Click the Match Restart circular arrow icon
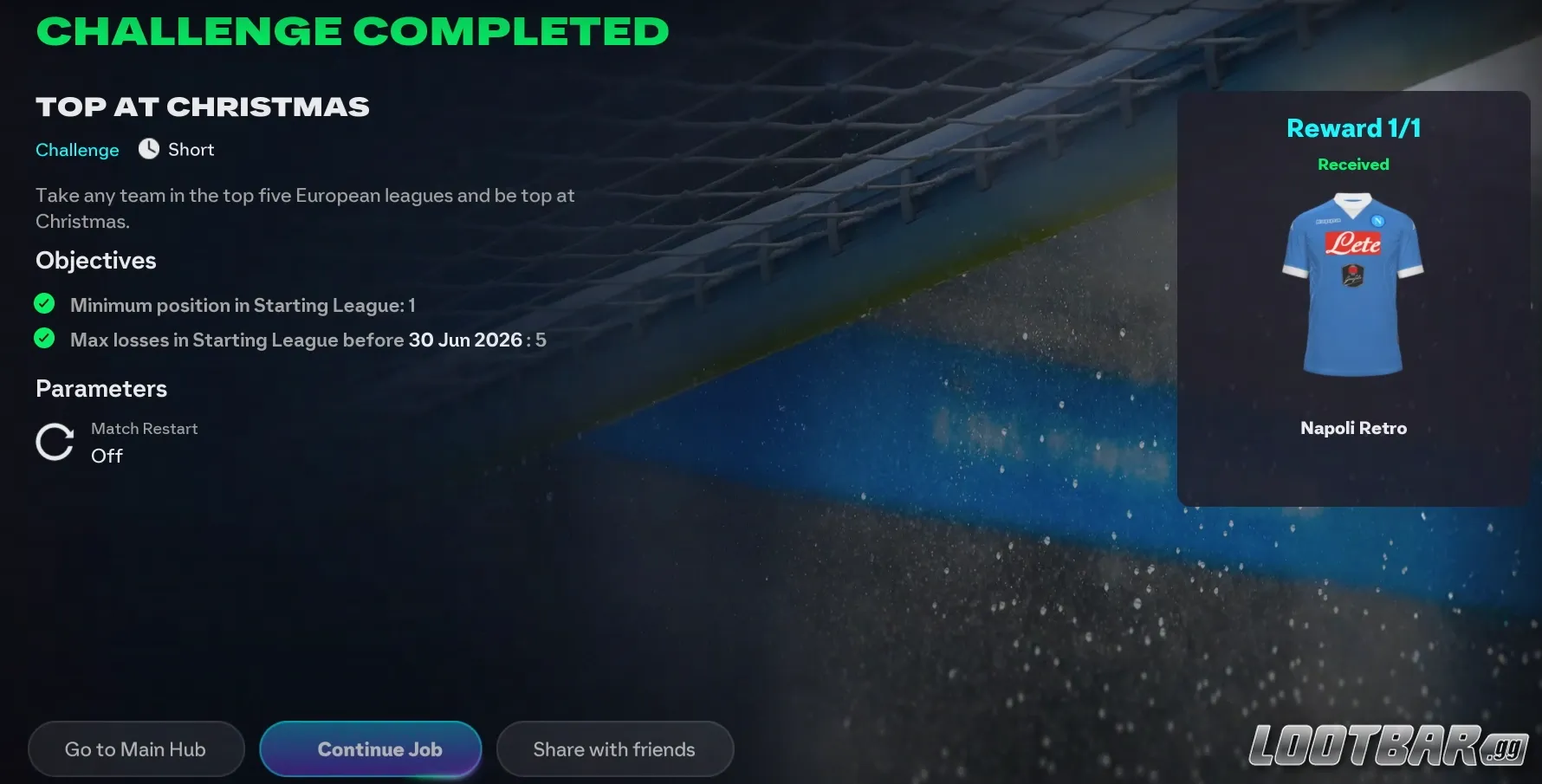This screenshot has width=1542, height=784. [54, 442]
